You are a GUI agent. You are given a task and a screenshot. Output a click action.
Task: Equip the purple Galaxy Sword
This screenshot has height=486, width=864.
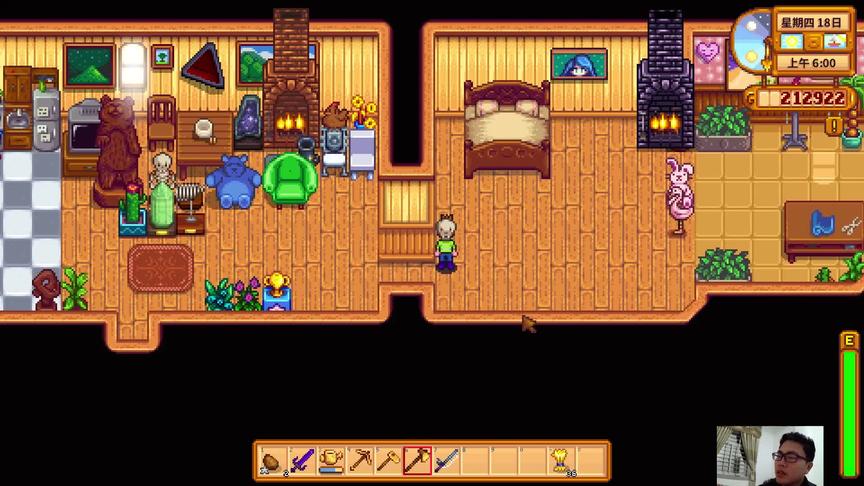pos(302,461)
